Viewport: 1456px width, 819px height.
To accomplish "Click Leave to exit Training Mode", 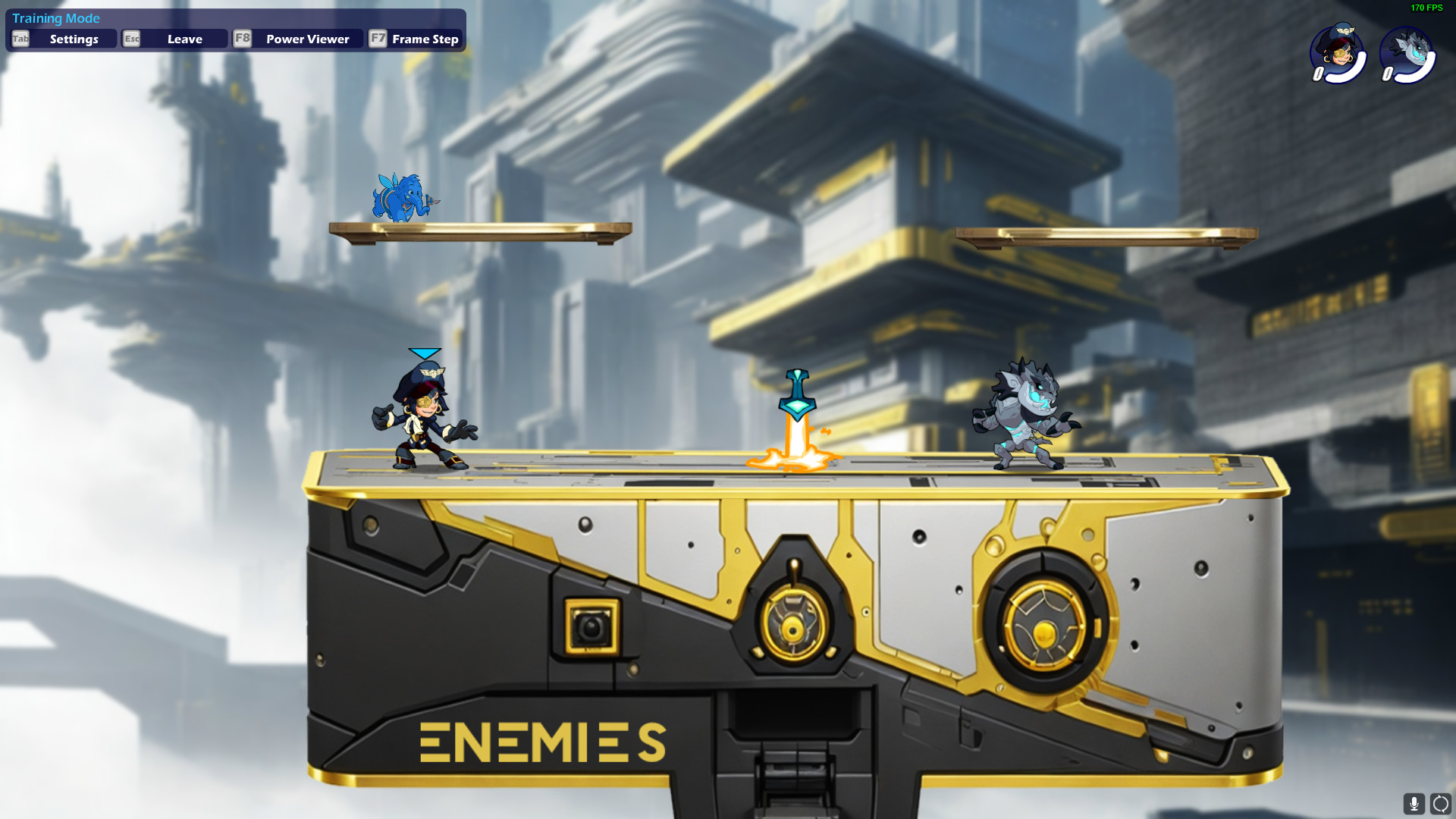I will 184,39.
